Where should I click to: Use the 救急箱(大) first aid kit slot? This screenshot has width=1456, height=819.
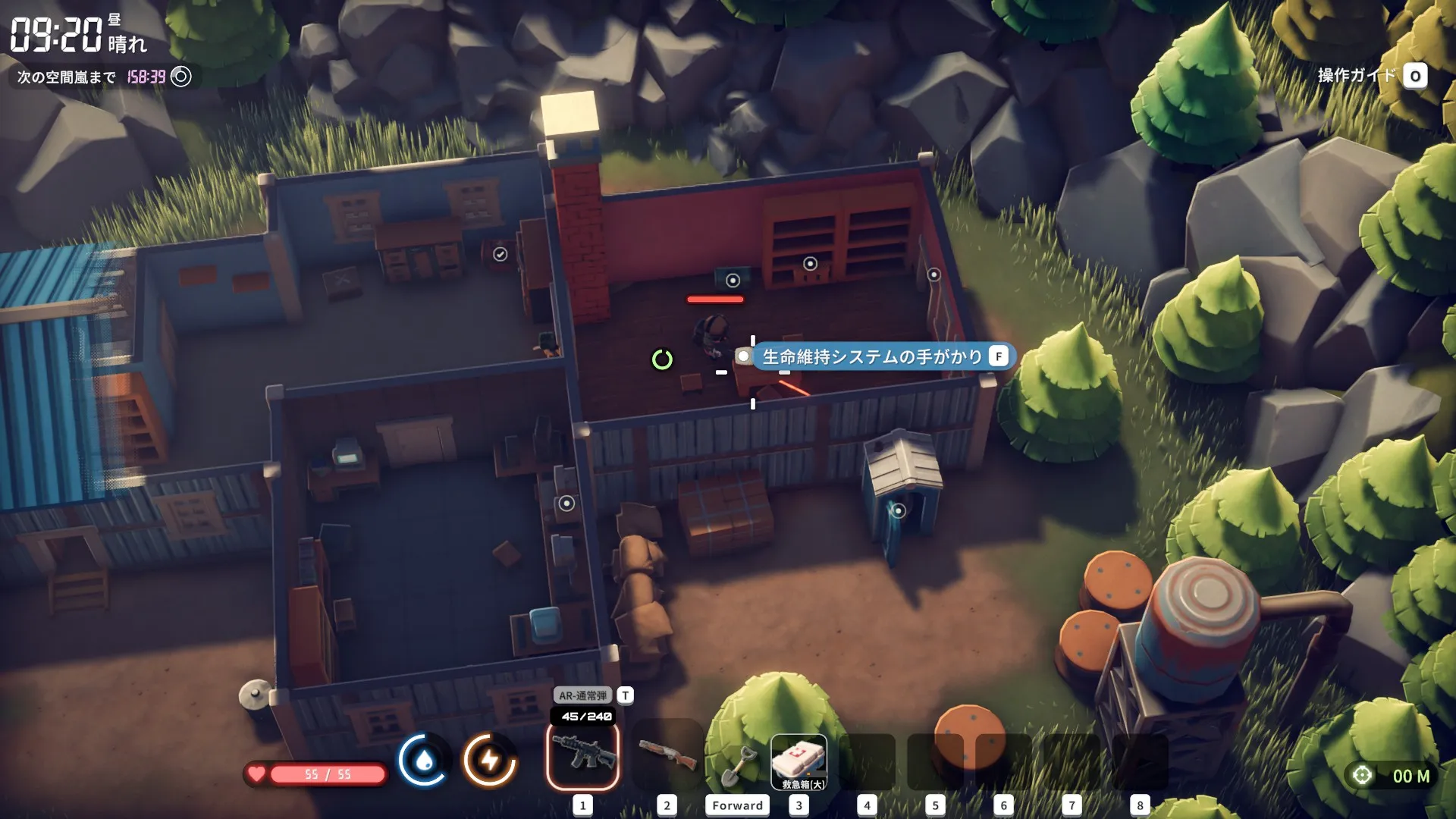799,761
